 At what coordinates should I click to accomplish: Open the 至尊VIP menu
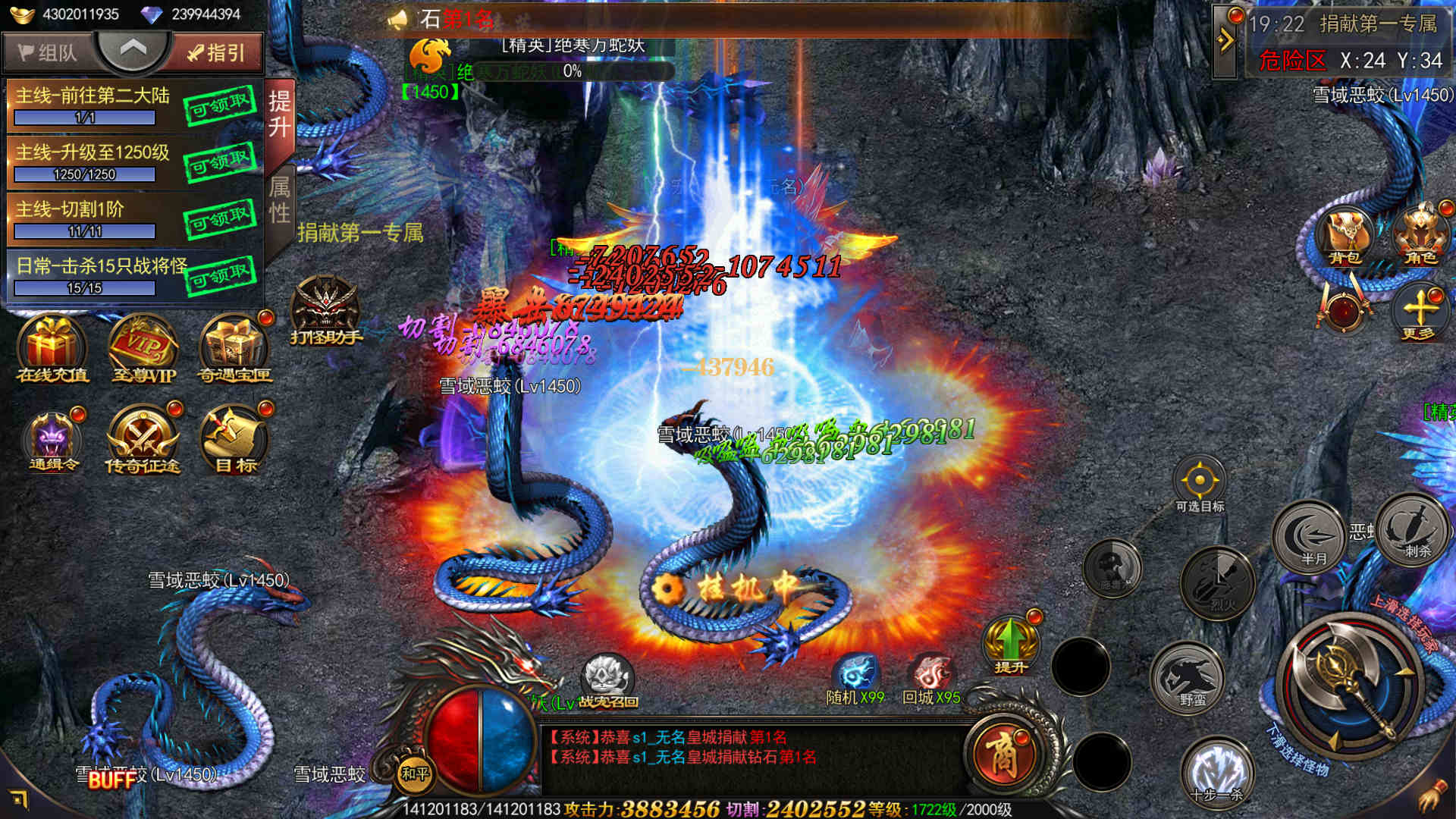pyautogui.click(x=143, y=349)
